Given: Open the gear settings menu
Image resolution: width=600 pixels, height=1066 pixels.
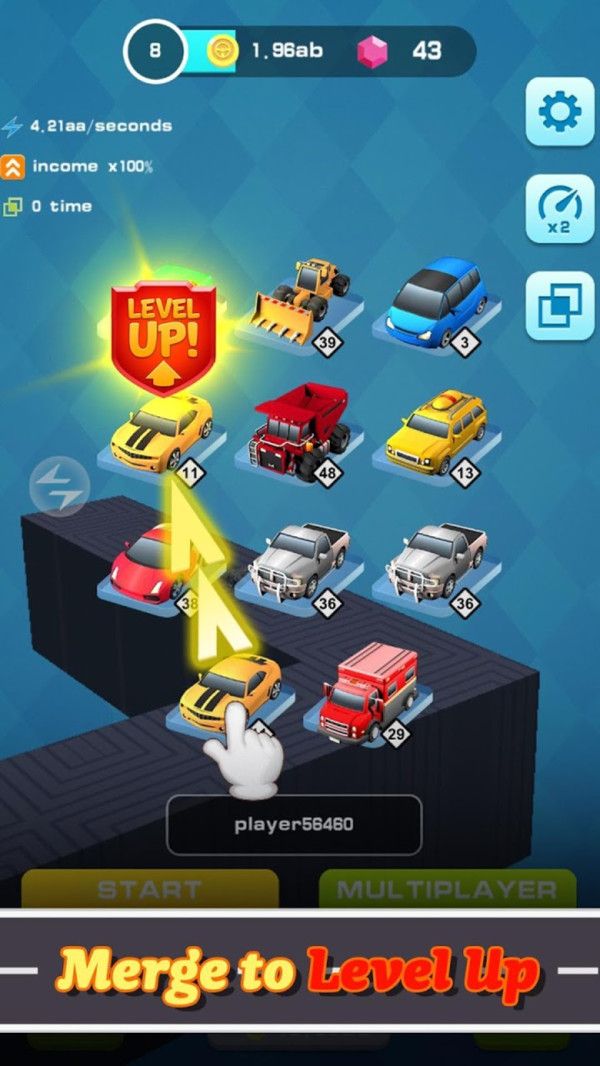Looking at the screenshot, I should (560, 112).
